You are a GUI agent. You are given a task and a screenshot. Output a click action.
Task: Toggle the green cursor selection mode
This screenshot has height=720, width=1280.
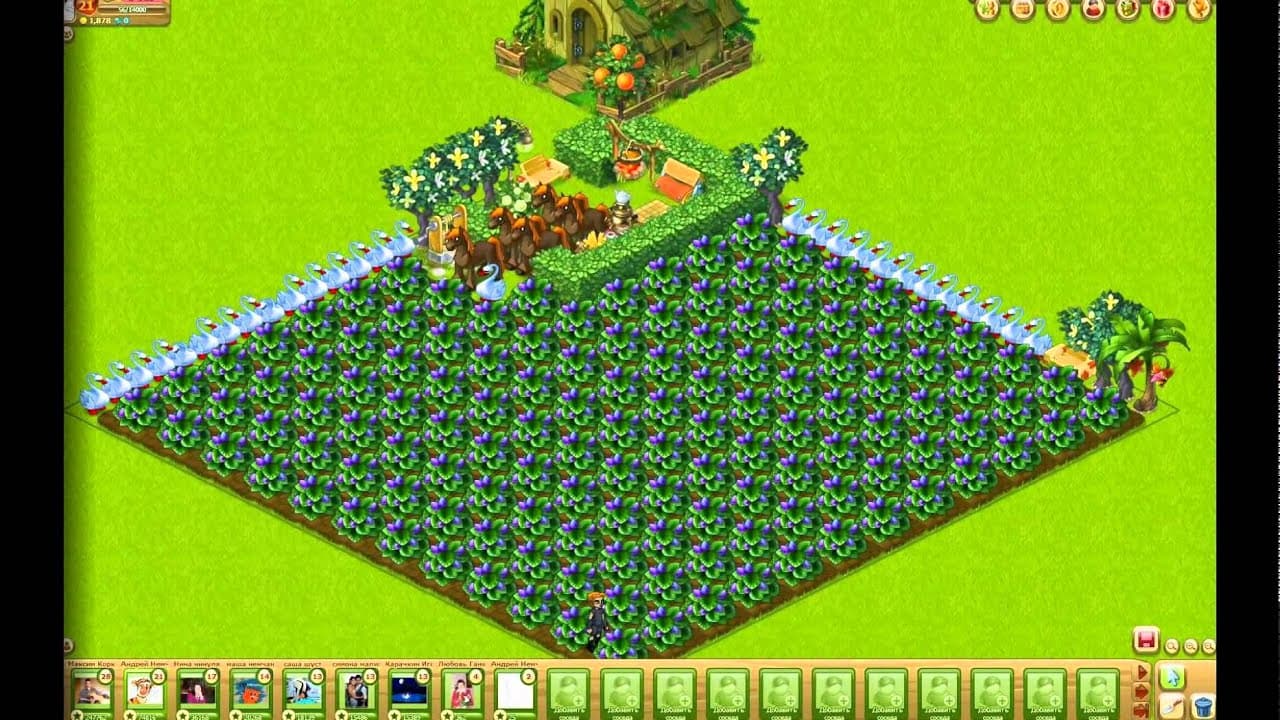coord(1174,678)
